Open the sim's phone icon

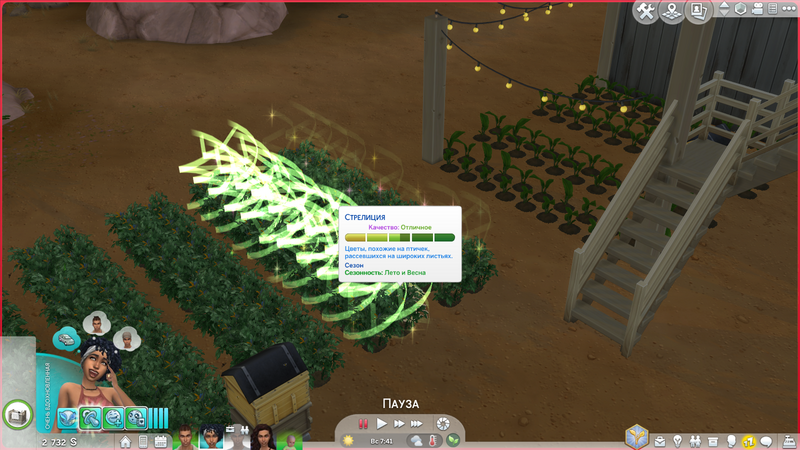[x=142, y=441]
